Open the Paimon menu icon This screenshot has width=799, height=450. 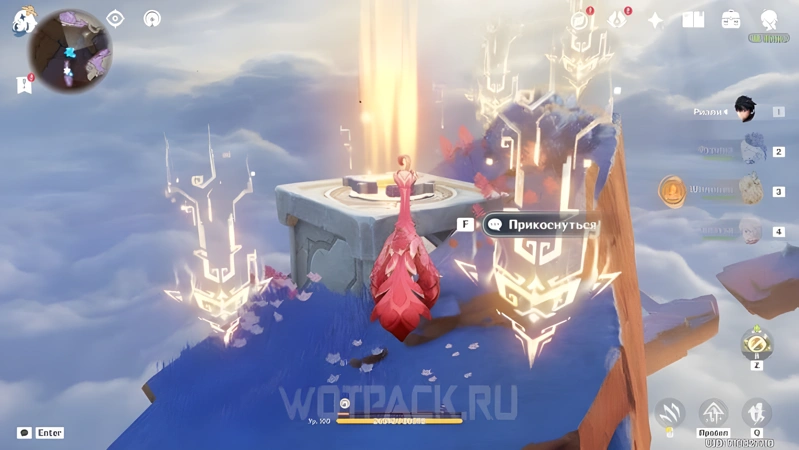coord(23,21)
